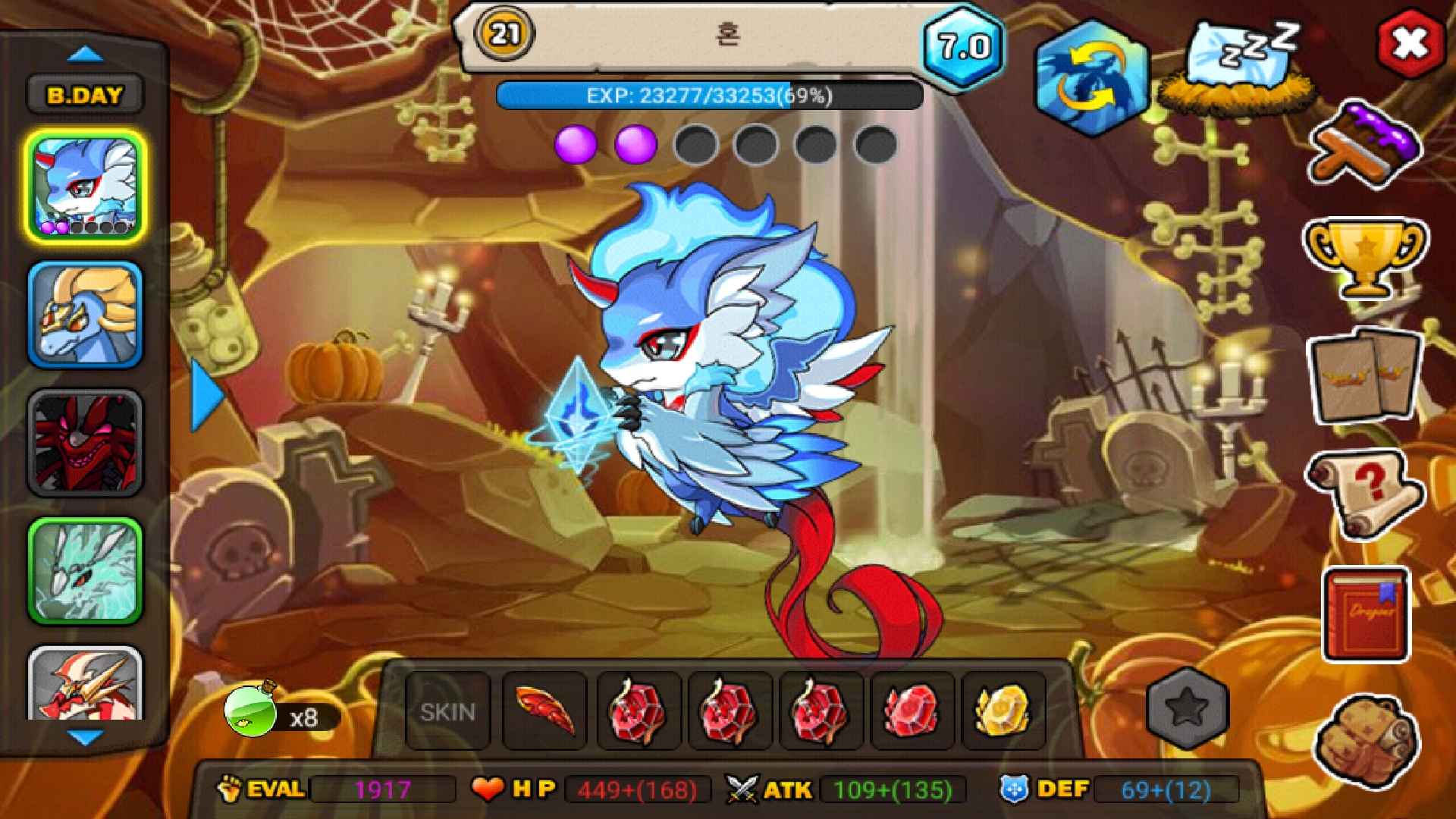Open the B.DAY sort button
Screen dimensions: 1456x819
[x=85, y=96]
